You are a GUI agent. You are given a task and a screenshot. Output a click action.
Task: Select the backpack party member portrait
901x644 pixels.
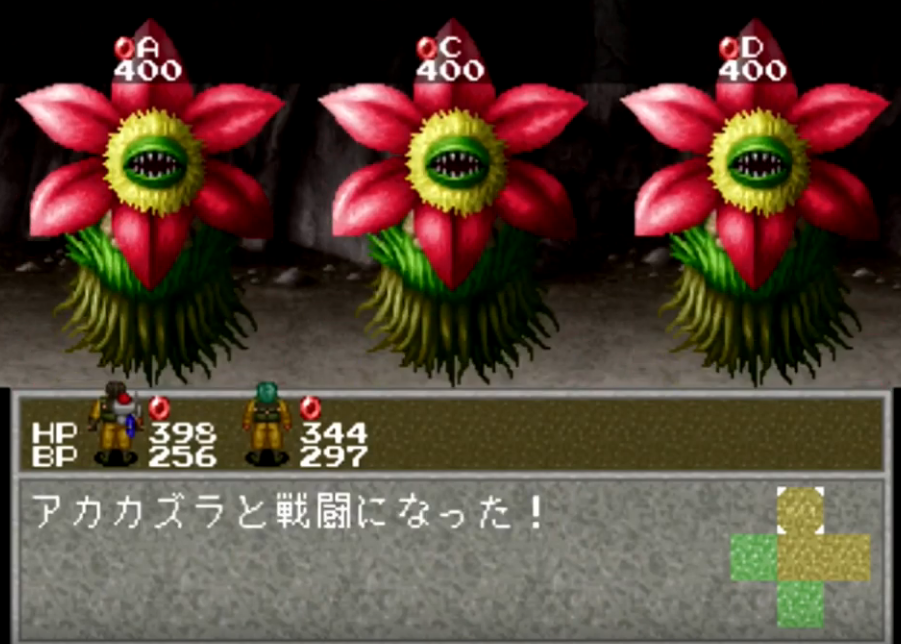pyautogui.click(x=114, y=424)
